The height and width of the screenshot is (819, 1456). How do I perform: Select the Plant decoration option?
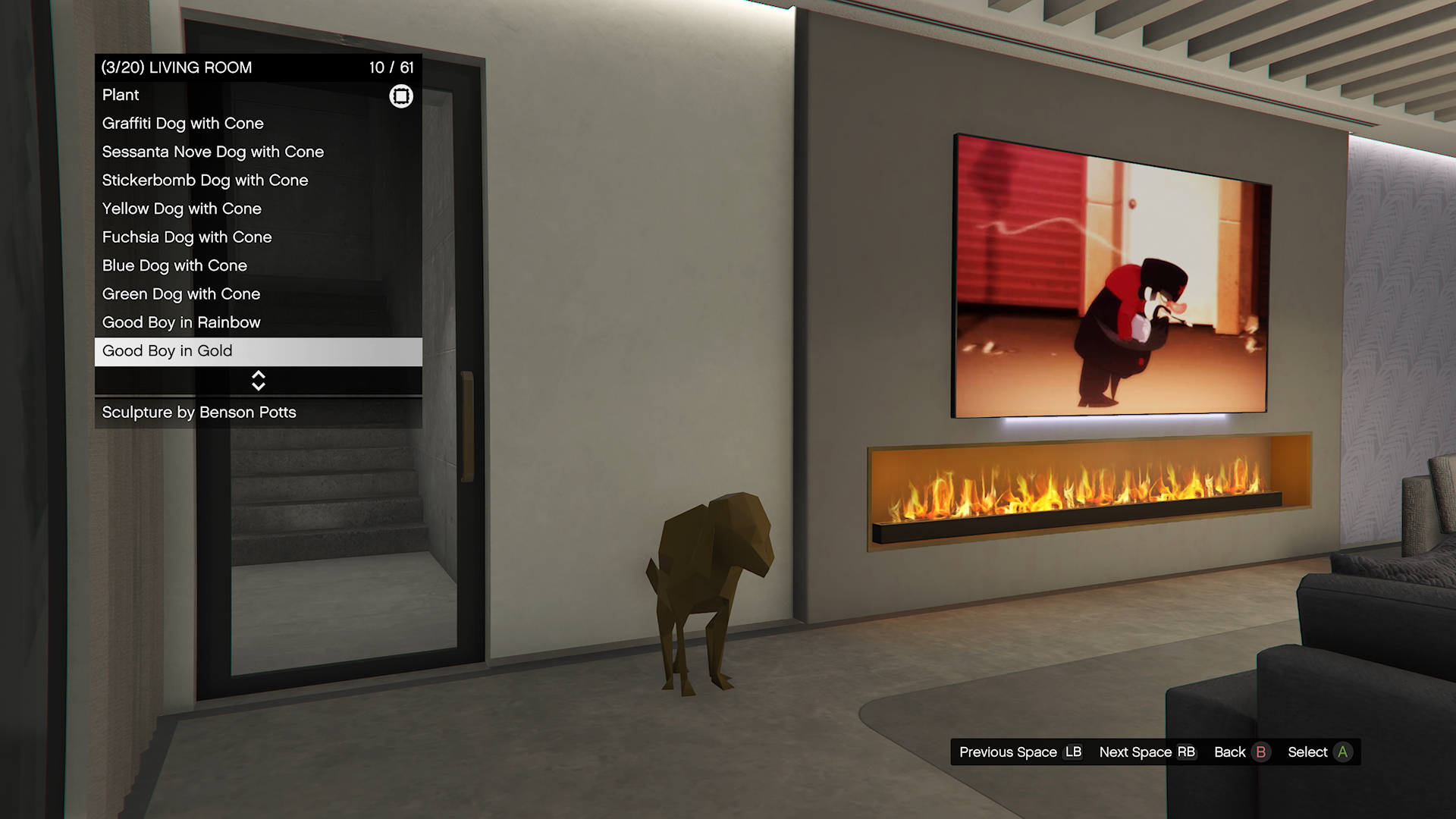(258, 96)
